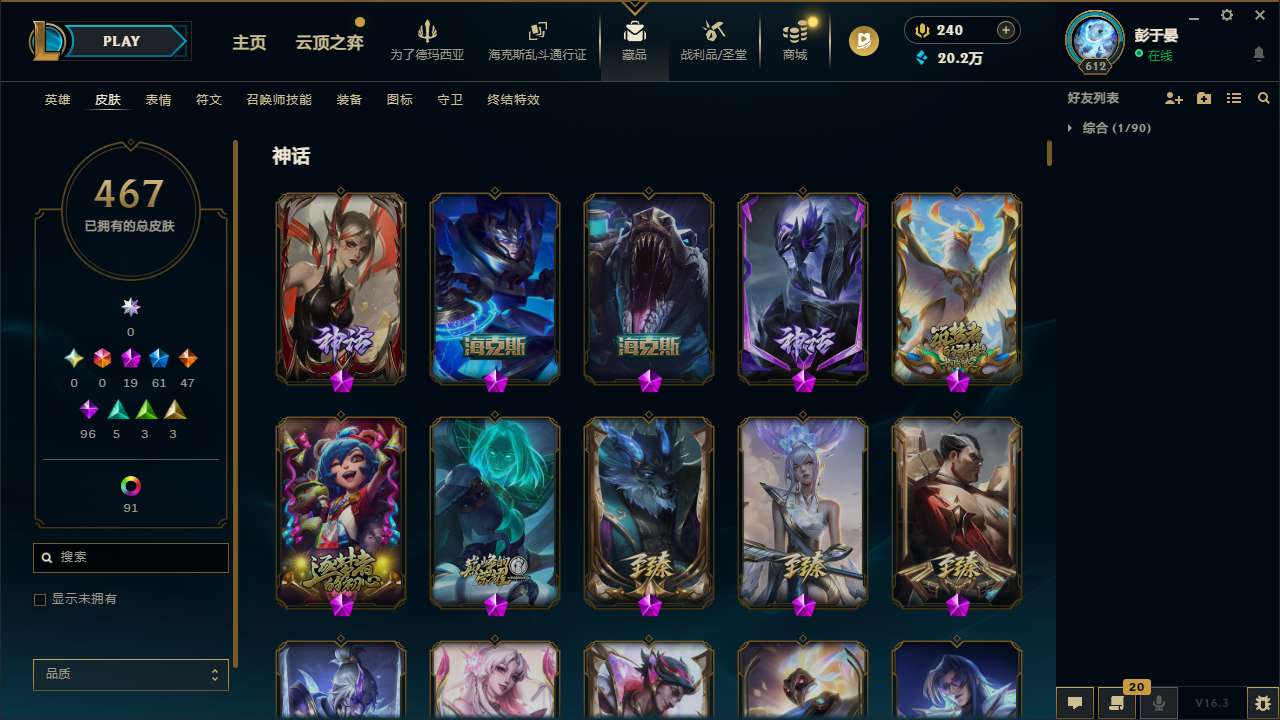Open the 品质 quality dropdown
This screenshot has width=1280, height=720.
[x=130, y=674]
